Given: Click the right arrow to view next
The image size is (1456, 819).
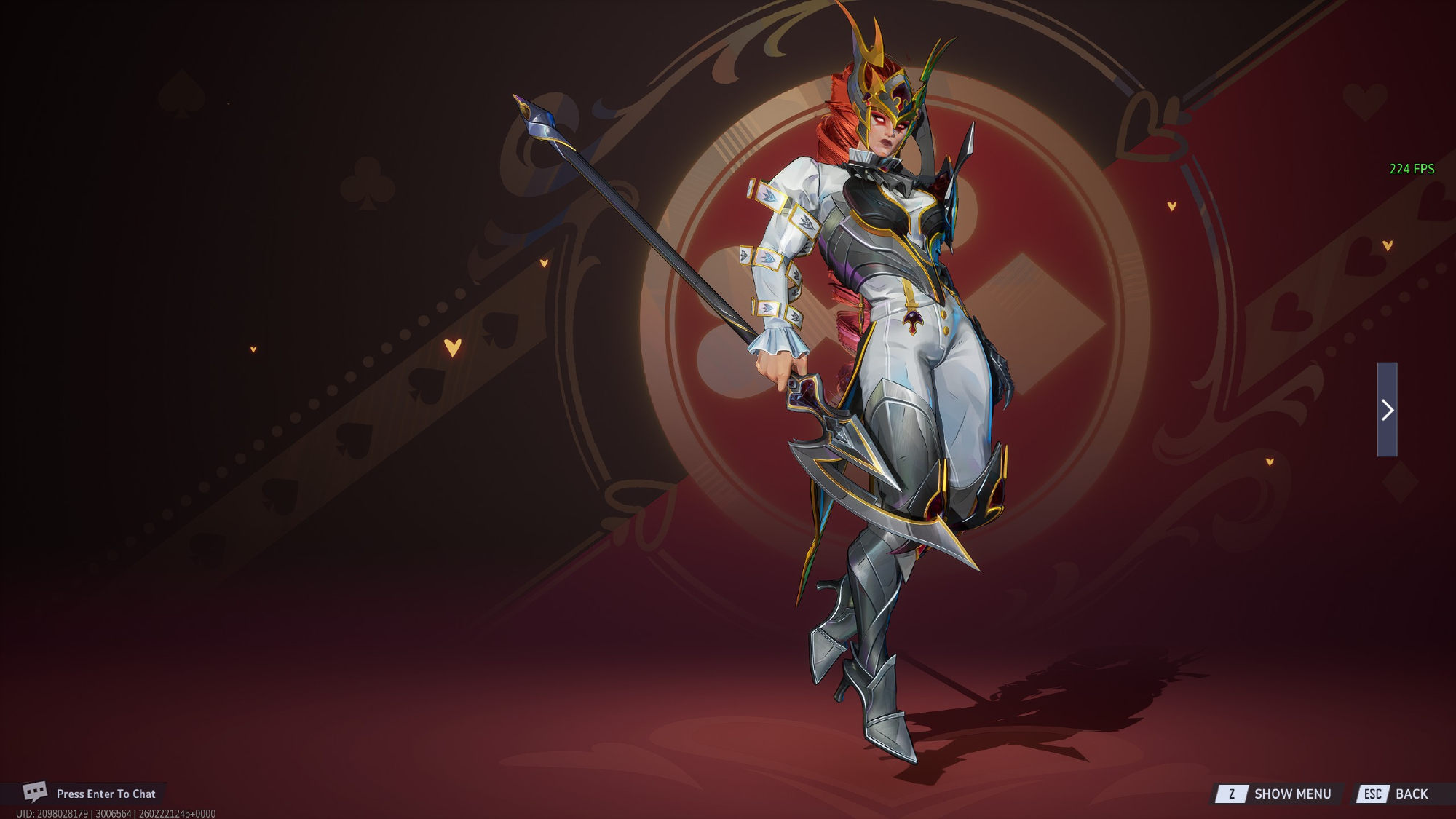Looking at the screenshot, I should pos(1387,410).
